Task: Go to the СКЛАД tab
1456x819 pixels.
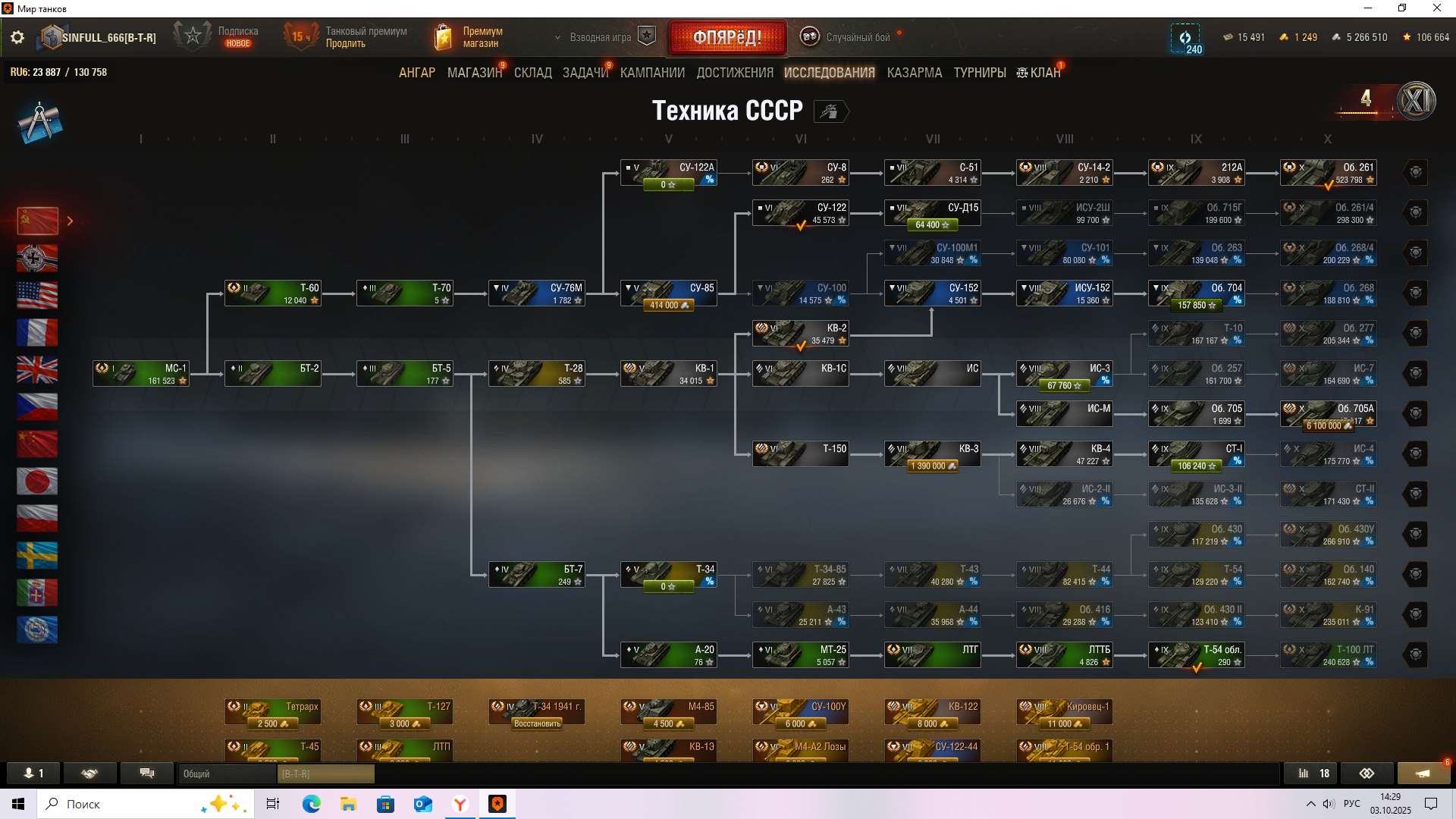Action: 532,73
